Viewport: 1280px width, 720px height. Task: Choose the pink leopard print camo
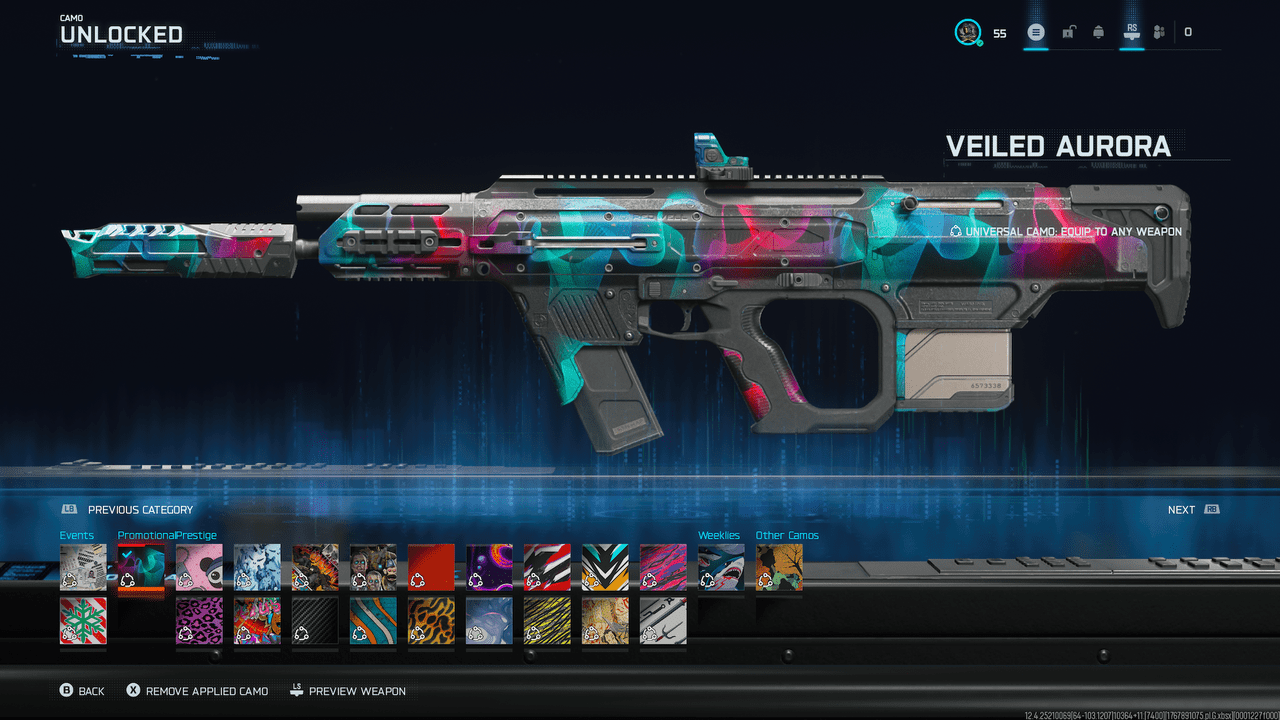pyautogui.click(x=199, y=621)
